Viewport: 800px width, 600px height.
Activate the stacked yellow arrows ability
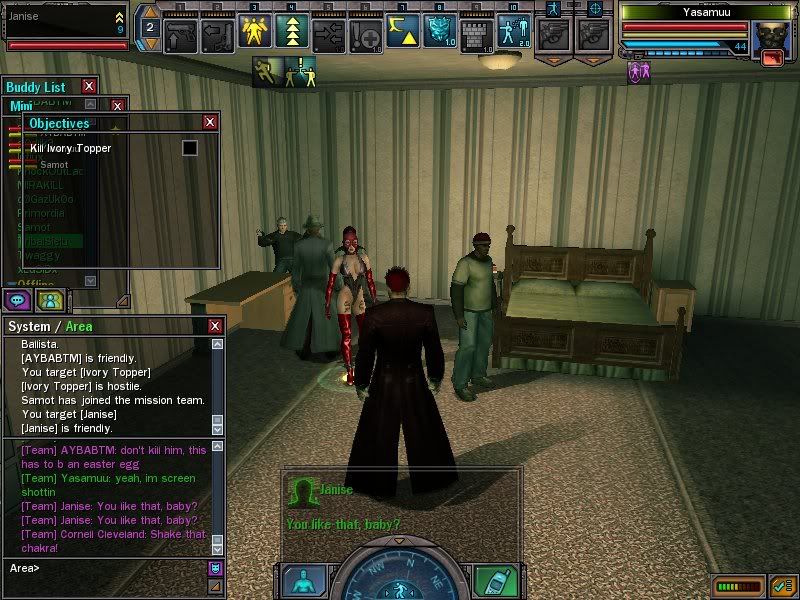(292, 32)
